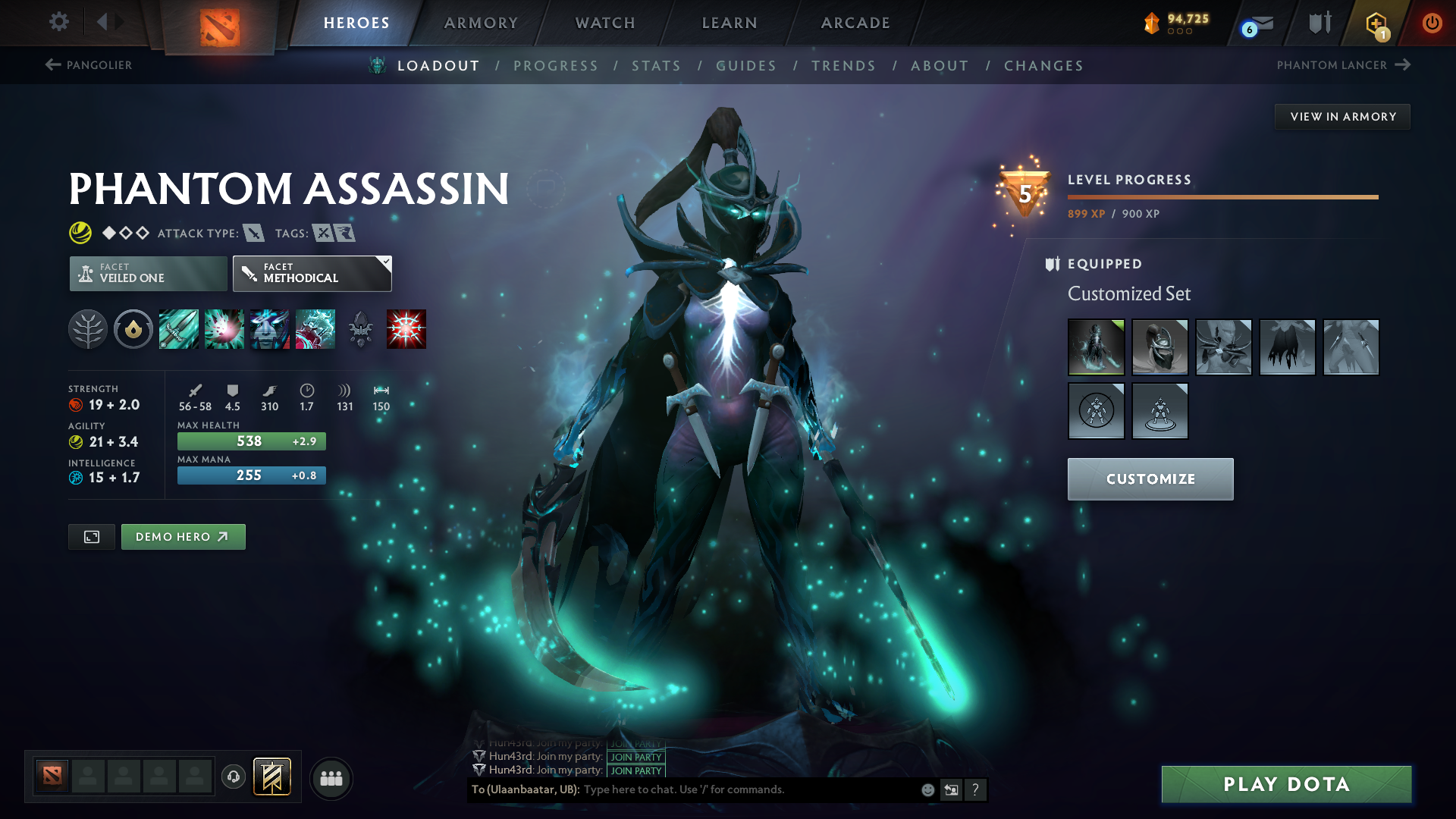
Task: Go to the Learn tab
Action: coord(730,23)
